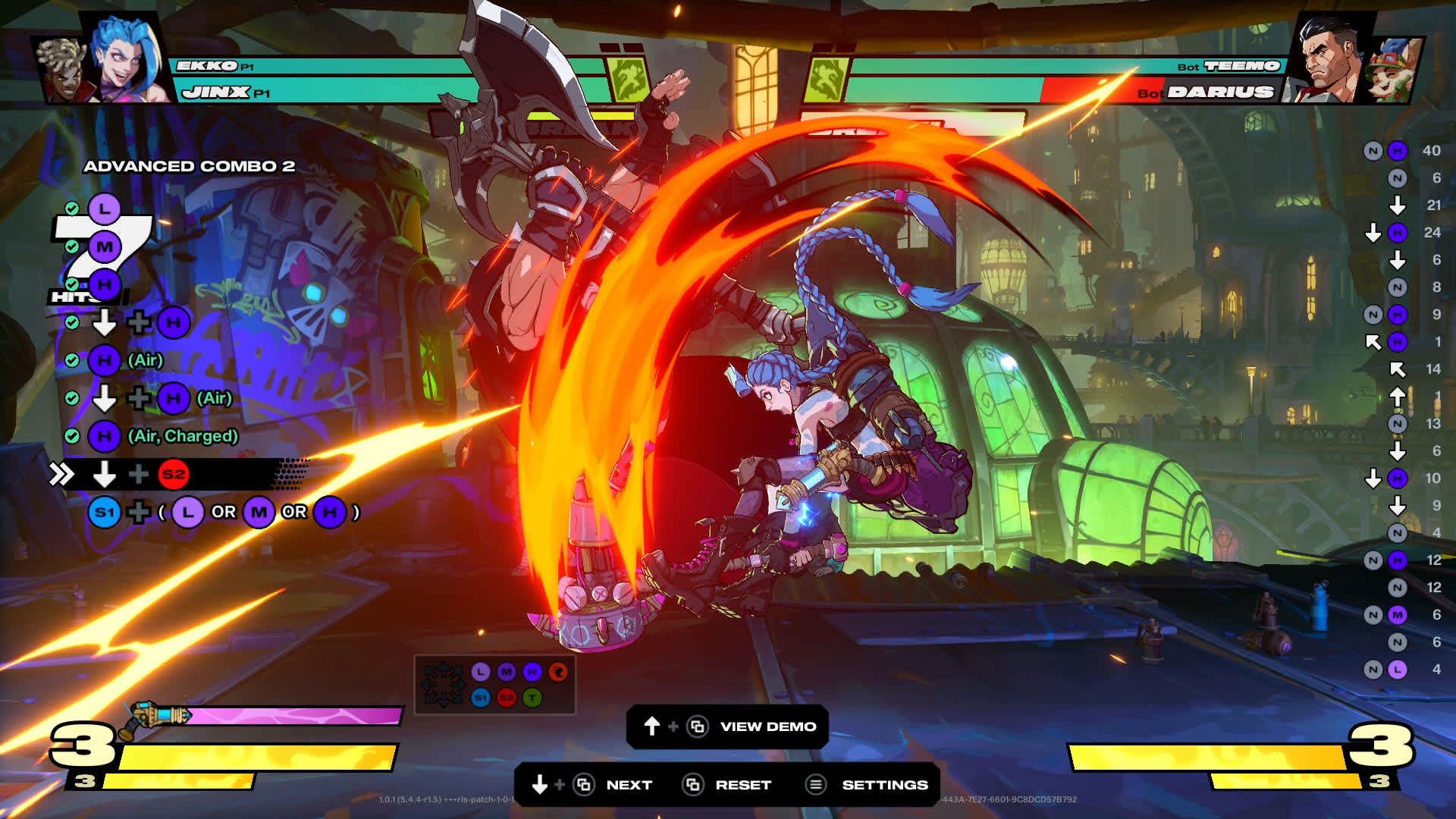Select Ekko's character portrait
This screenshot has width=1456, height=819.
[x=62, y=70]
